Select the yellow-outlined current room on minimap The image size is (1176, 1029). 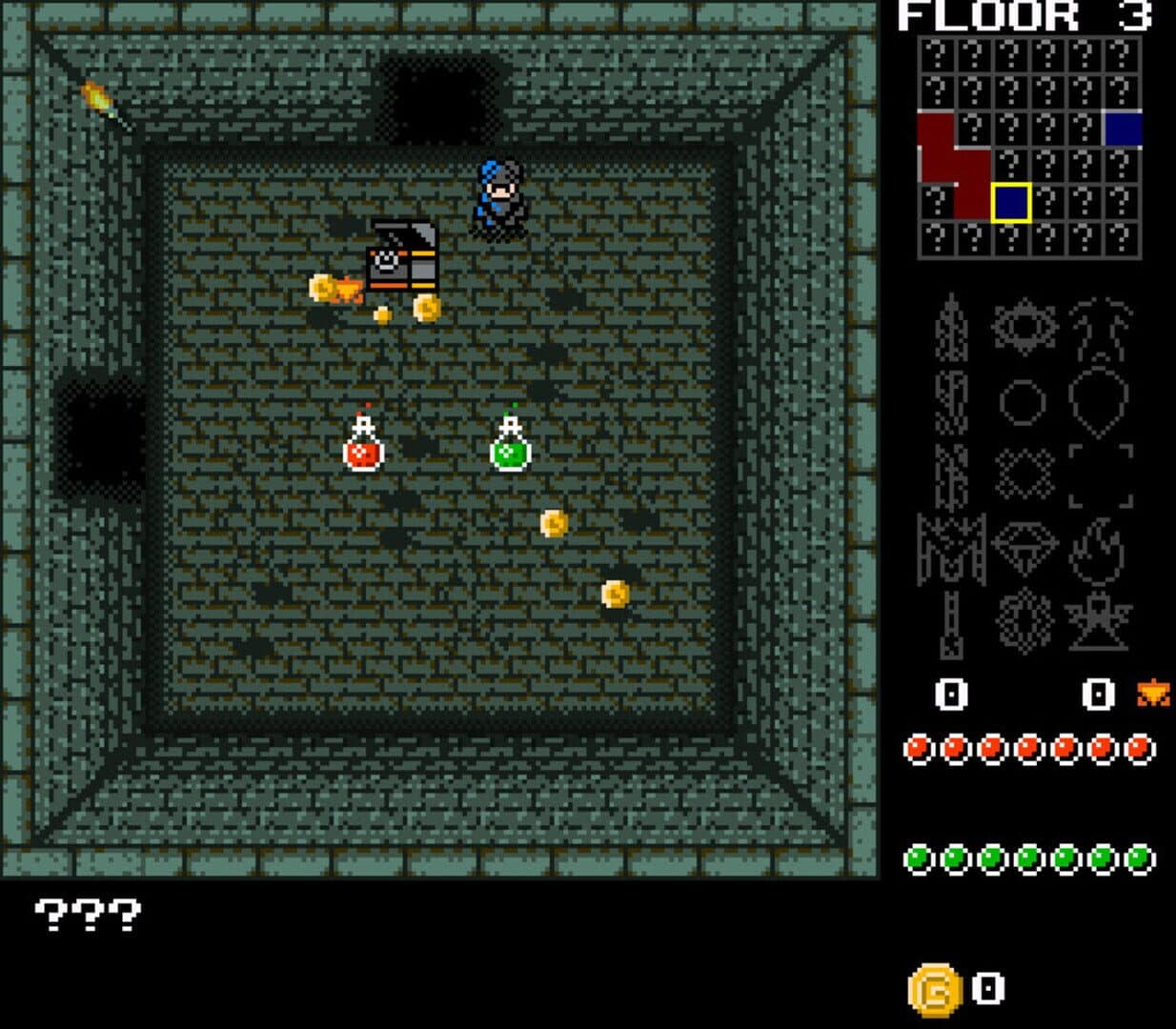point(1010,203)
